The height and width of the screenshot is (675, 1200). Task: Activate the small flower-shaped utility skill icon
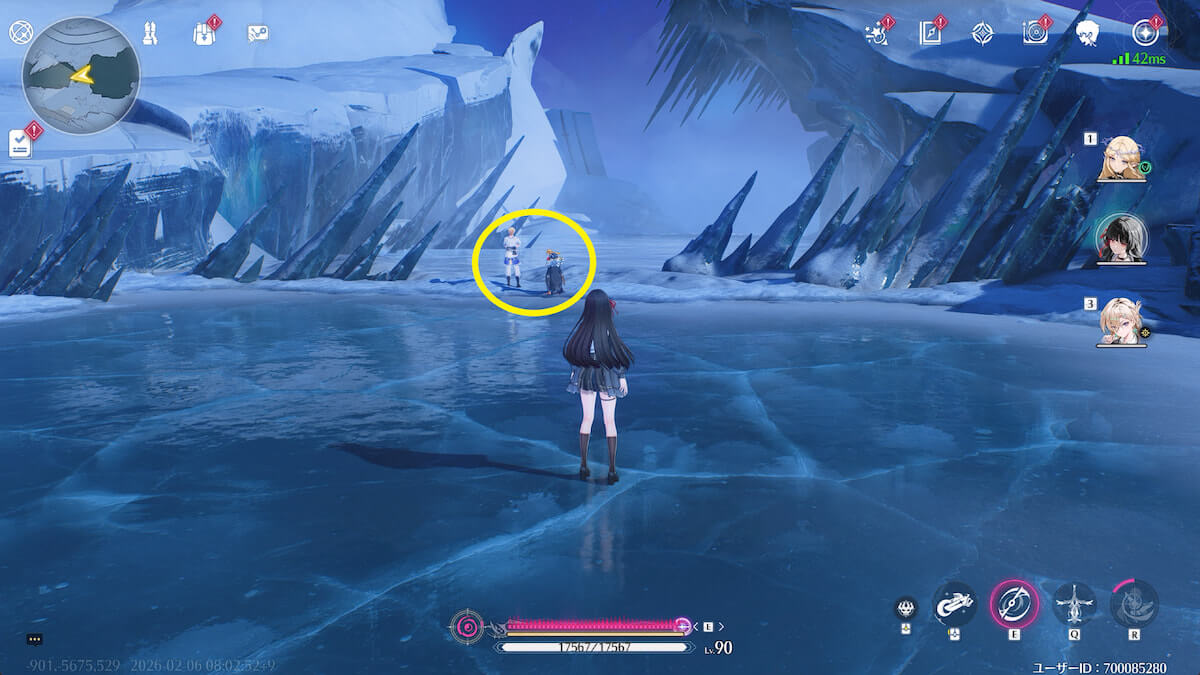906,608
